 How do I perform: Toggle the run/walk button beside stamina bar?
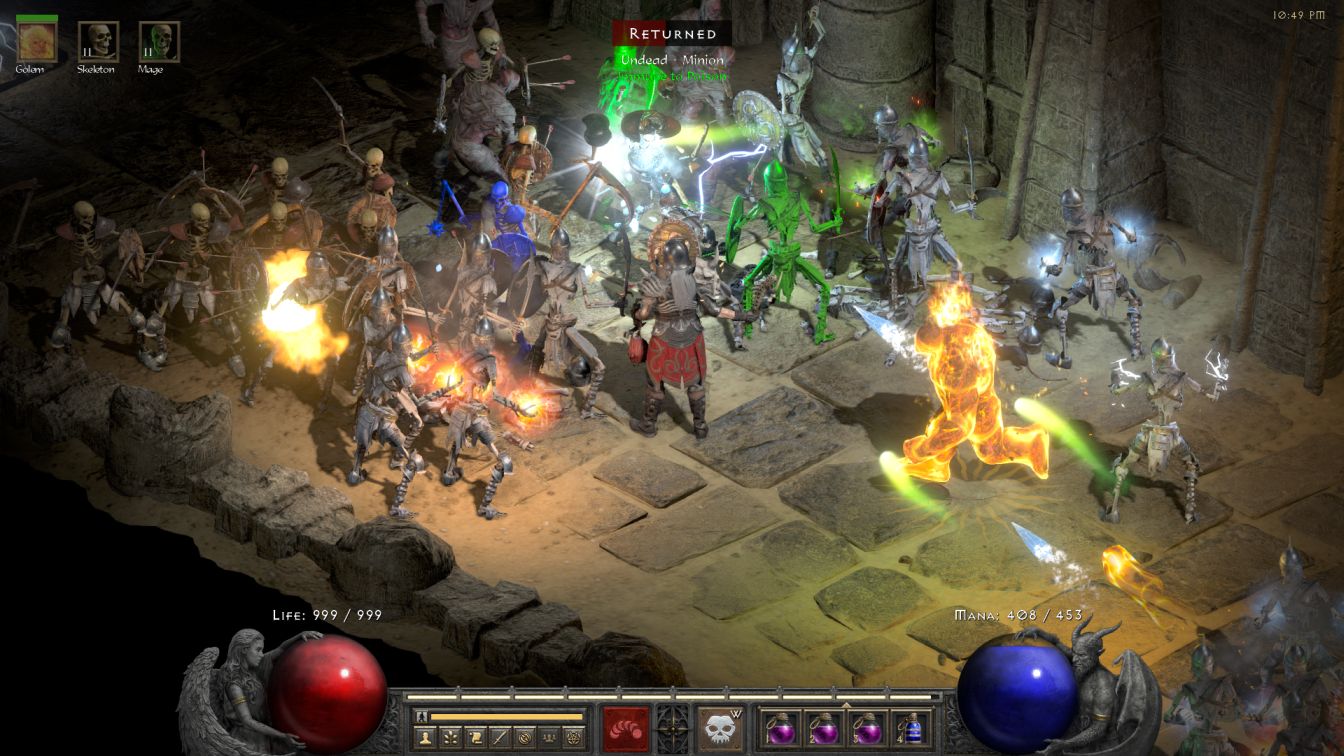(x=422, y=716)
